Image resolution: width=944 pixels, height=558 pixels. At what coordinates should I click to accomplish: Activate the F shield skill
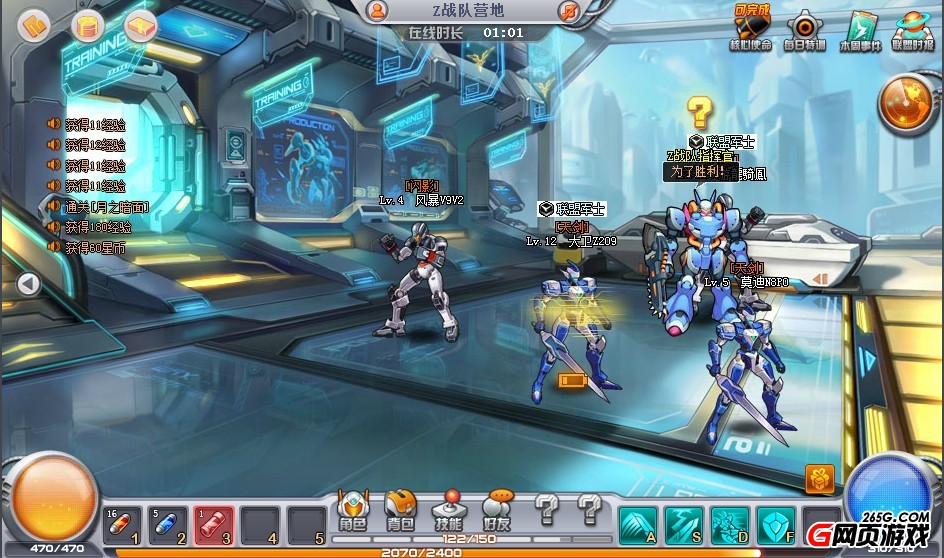click(x=775, y=523)
